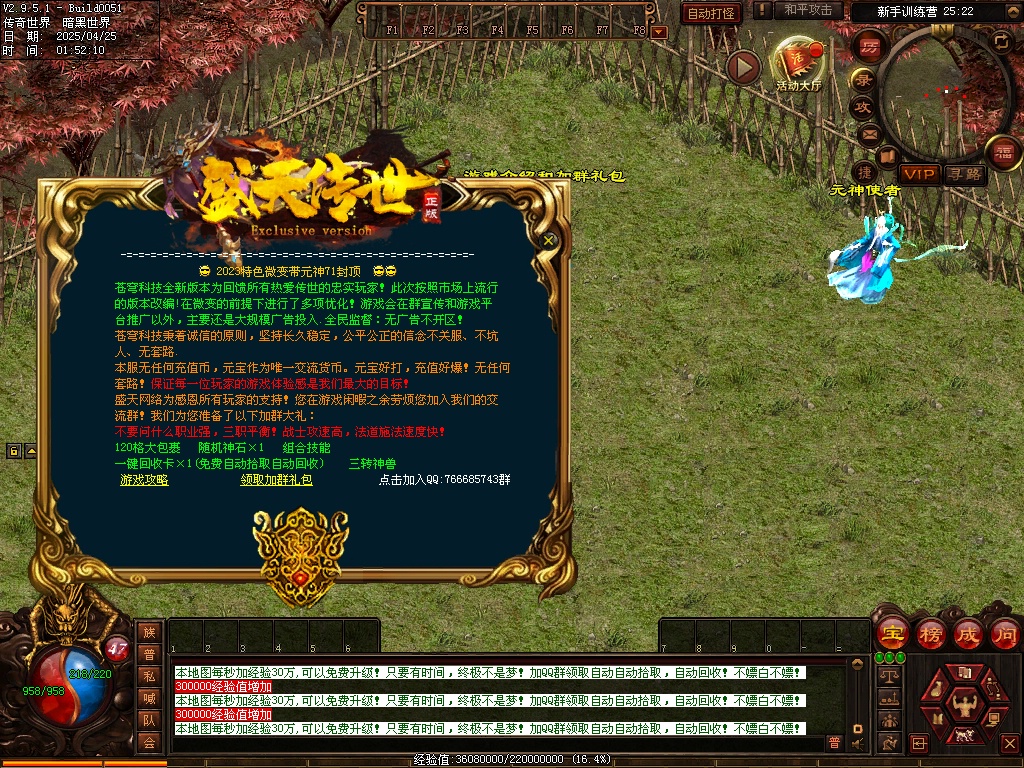Click the 点击加入QQ group link
Image resolution: width=1024 pixels, height=768 pixels.
[444, 480]
